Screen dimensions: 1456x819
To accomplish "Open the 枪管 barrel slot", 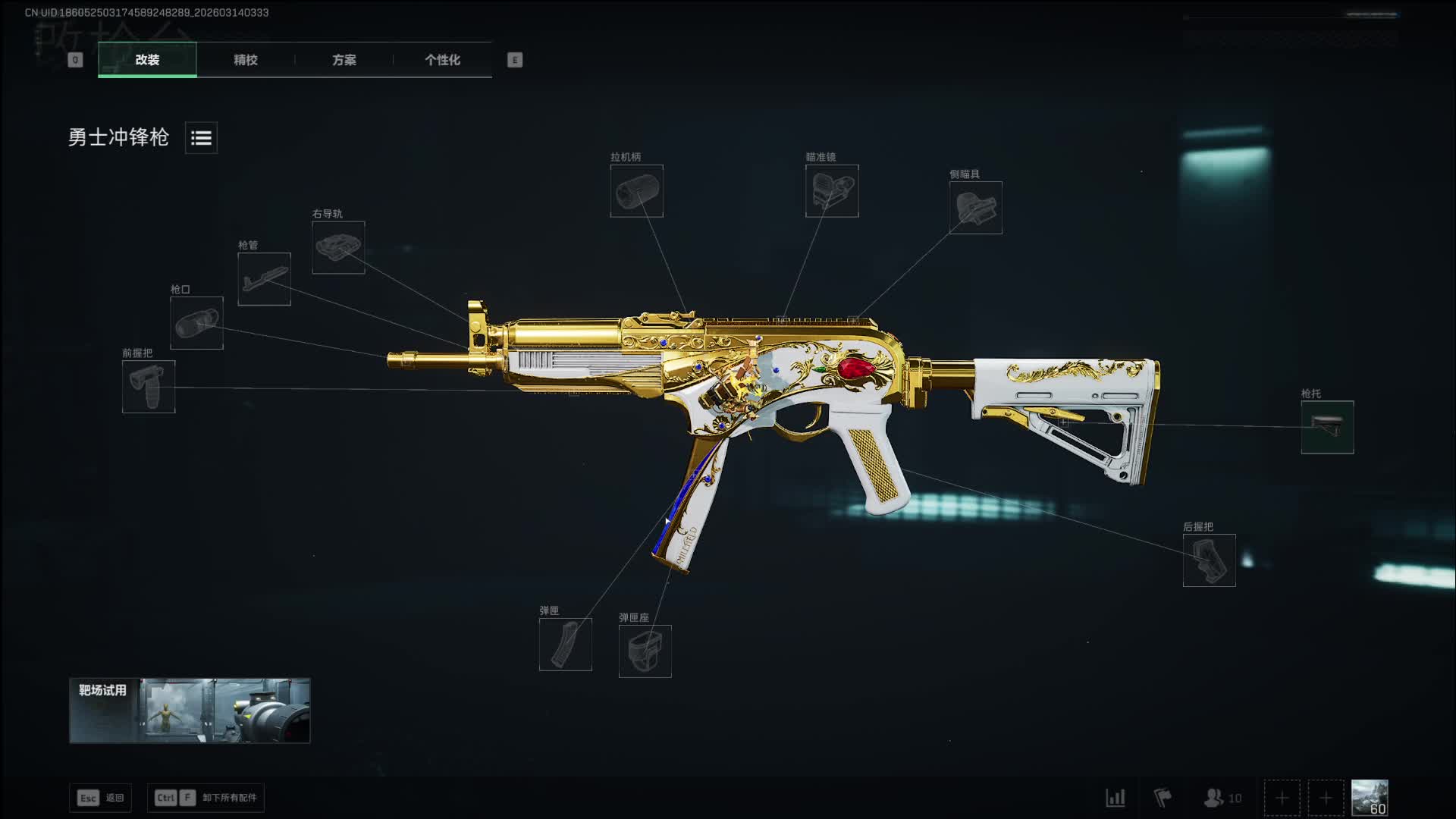I will (264, 279).
